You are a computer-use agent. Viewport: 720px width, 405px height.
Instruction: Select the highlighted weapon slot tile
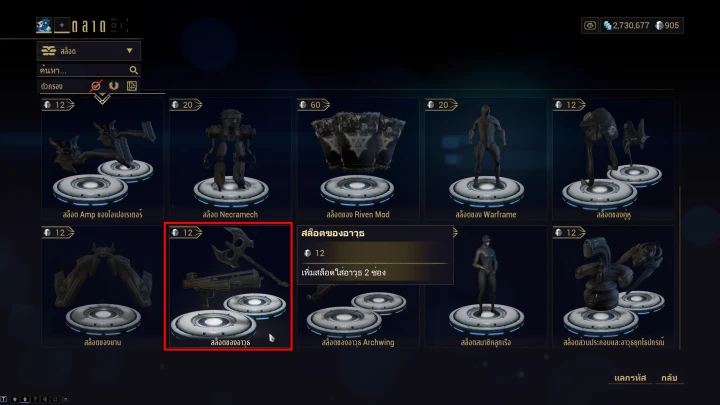[229, 288]
